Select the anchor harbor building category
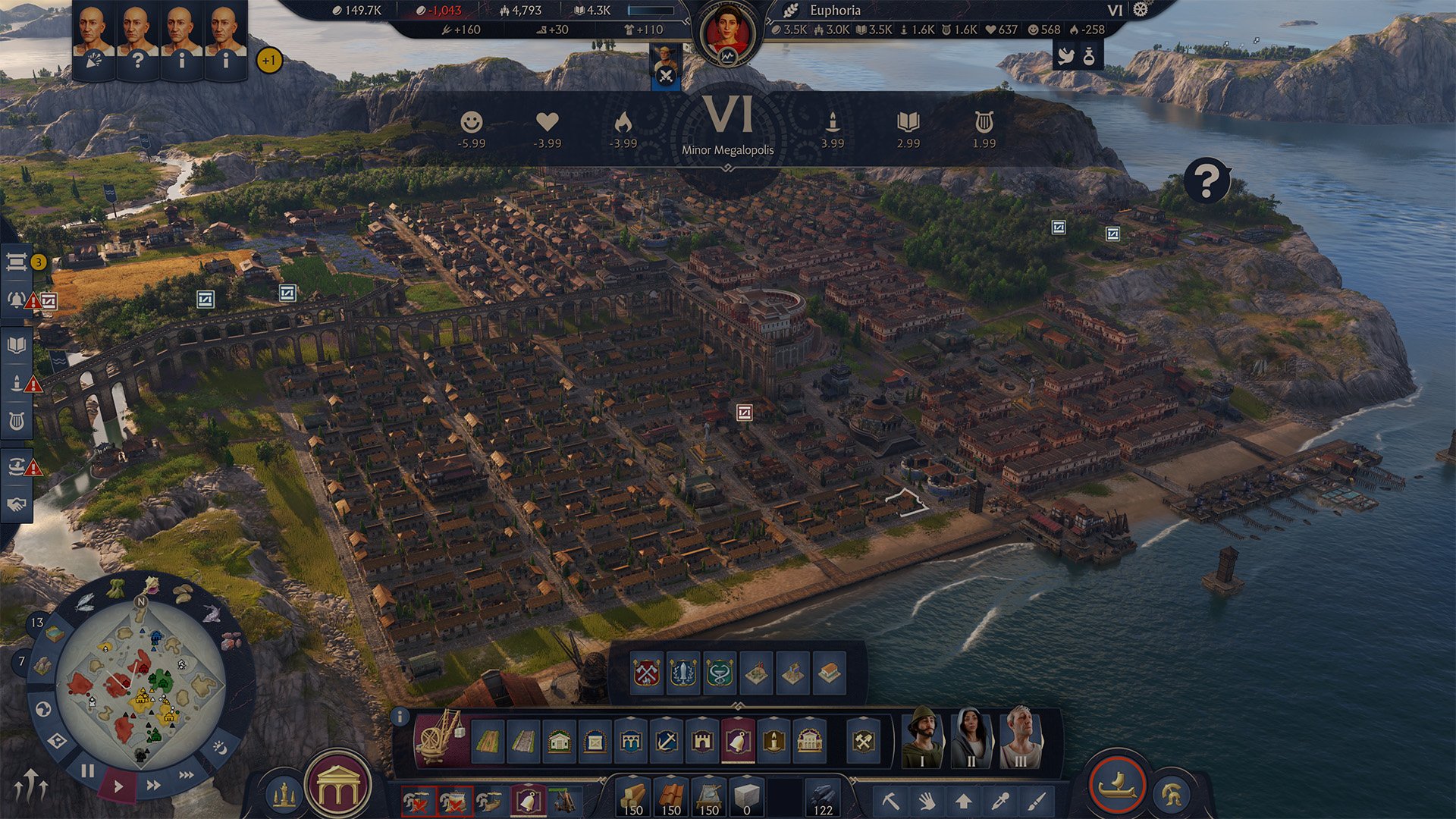The image size is (1456, 819). pos(667,740)
